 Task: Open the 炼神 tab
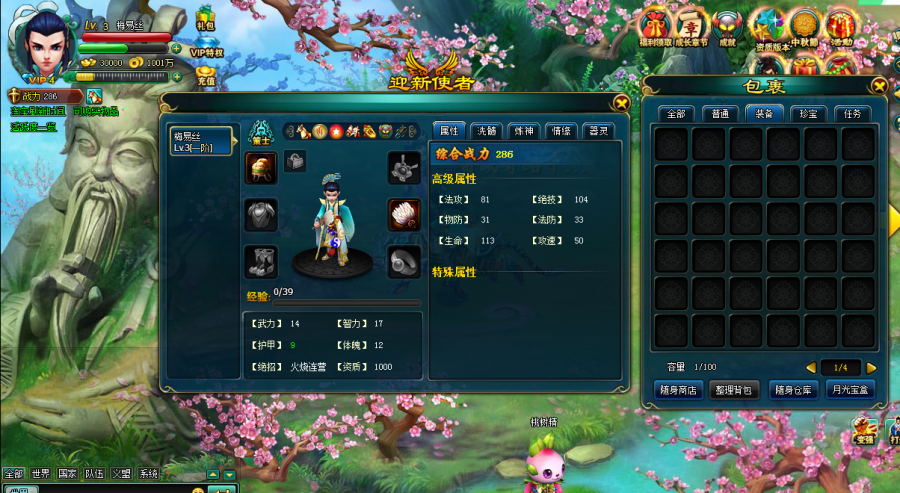coord(522,130)
